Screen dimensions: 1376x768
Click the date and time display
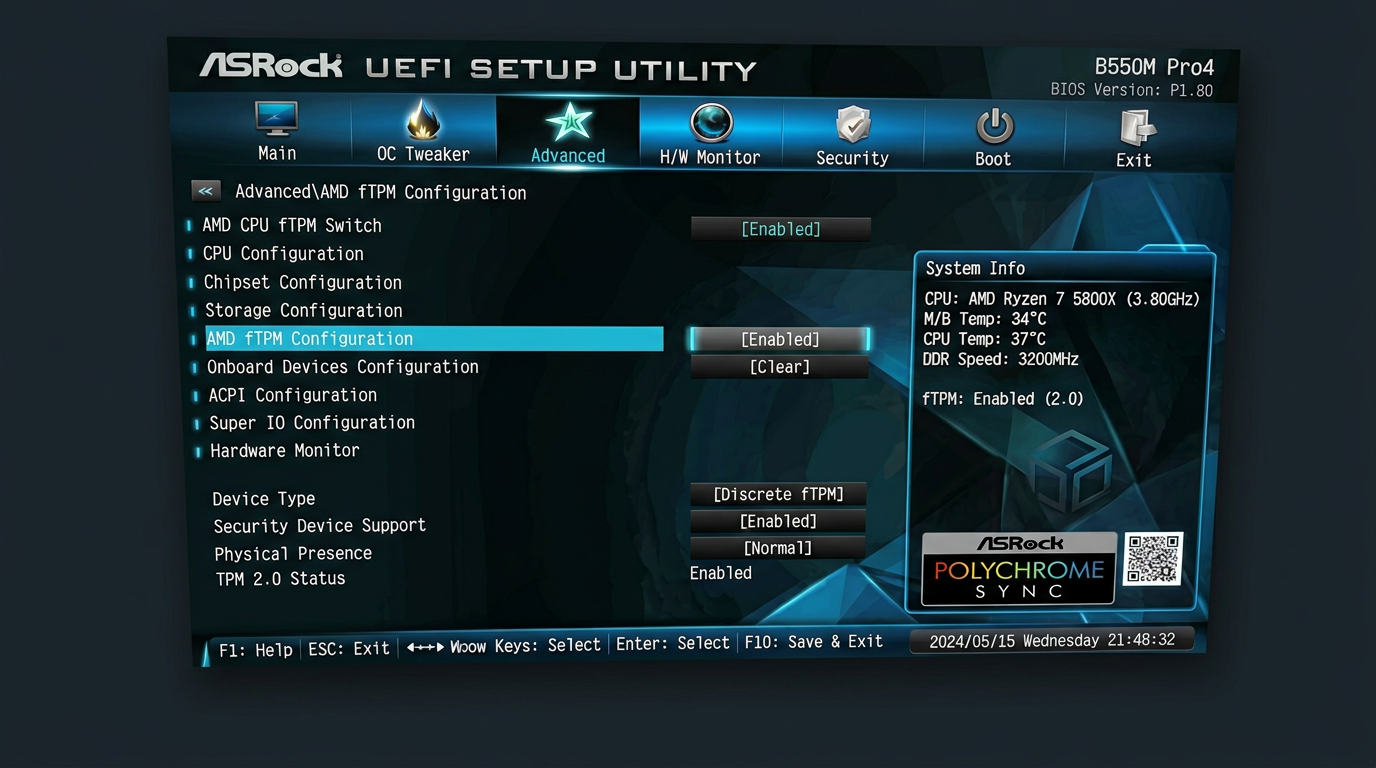(1051, 640)
